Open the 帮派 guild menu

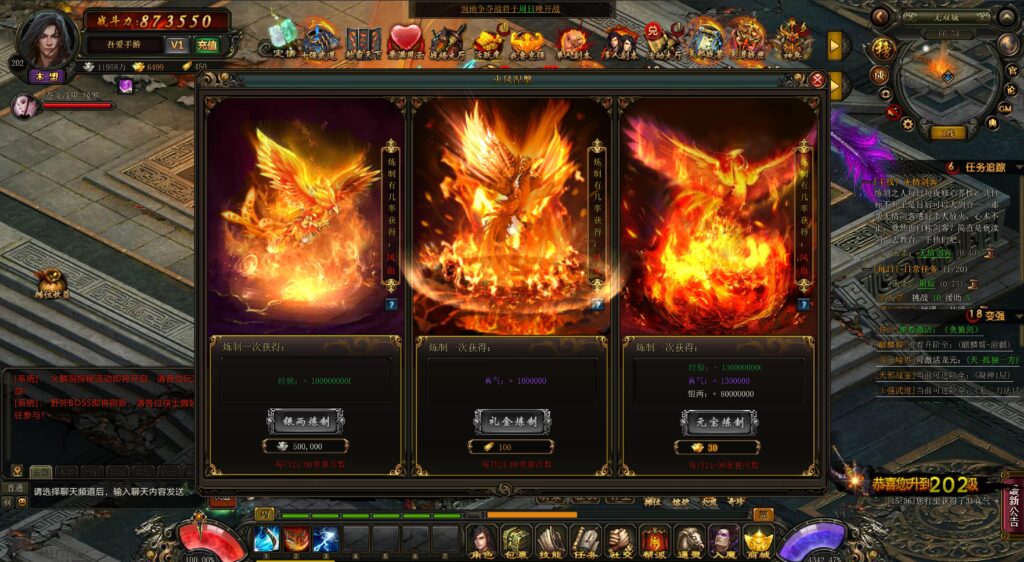[x=654, y=540]
